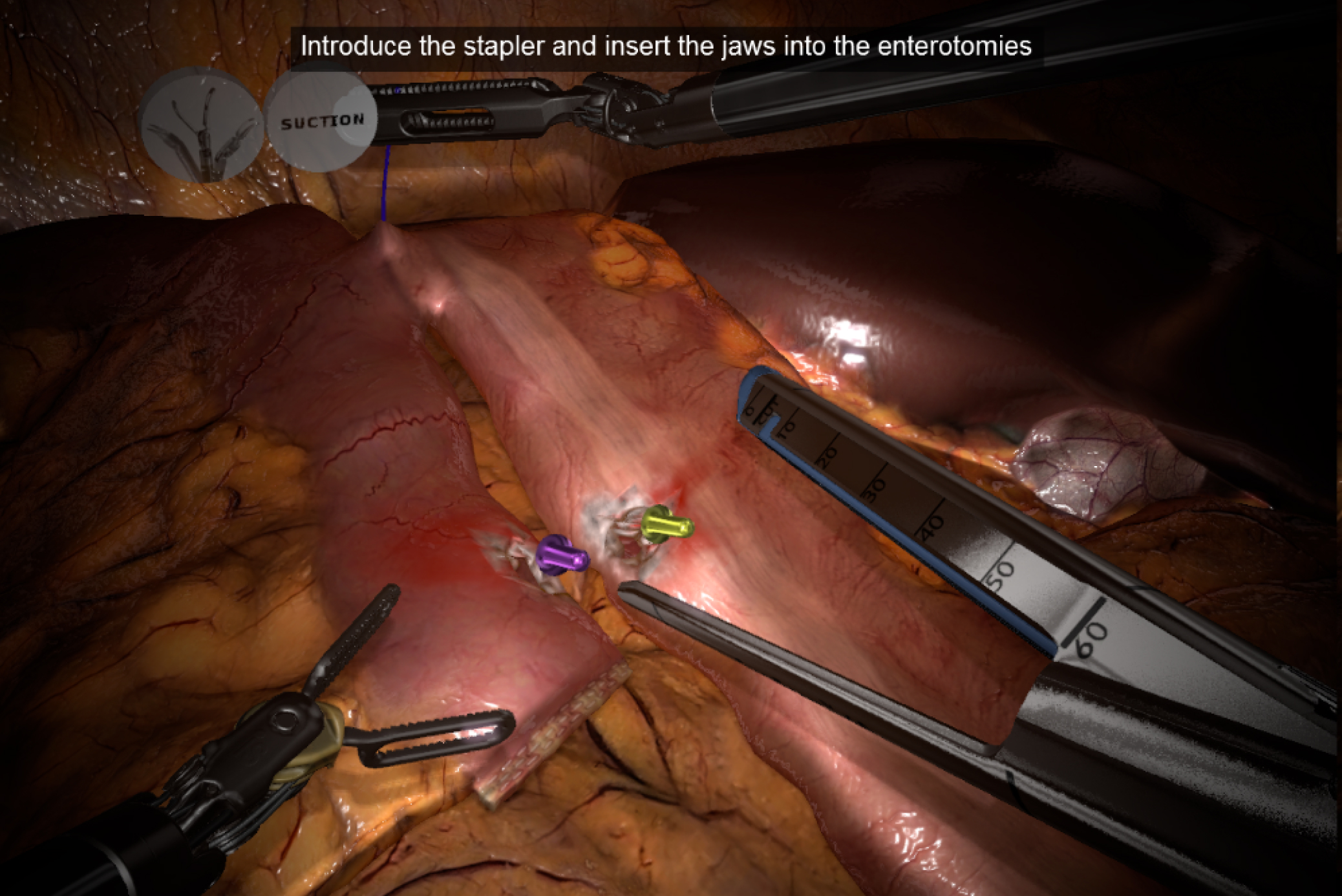Click the blue suture thread
The height and width of the screenshot is (896, 1342).
387,181
